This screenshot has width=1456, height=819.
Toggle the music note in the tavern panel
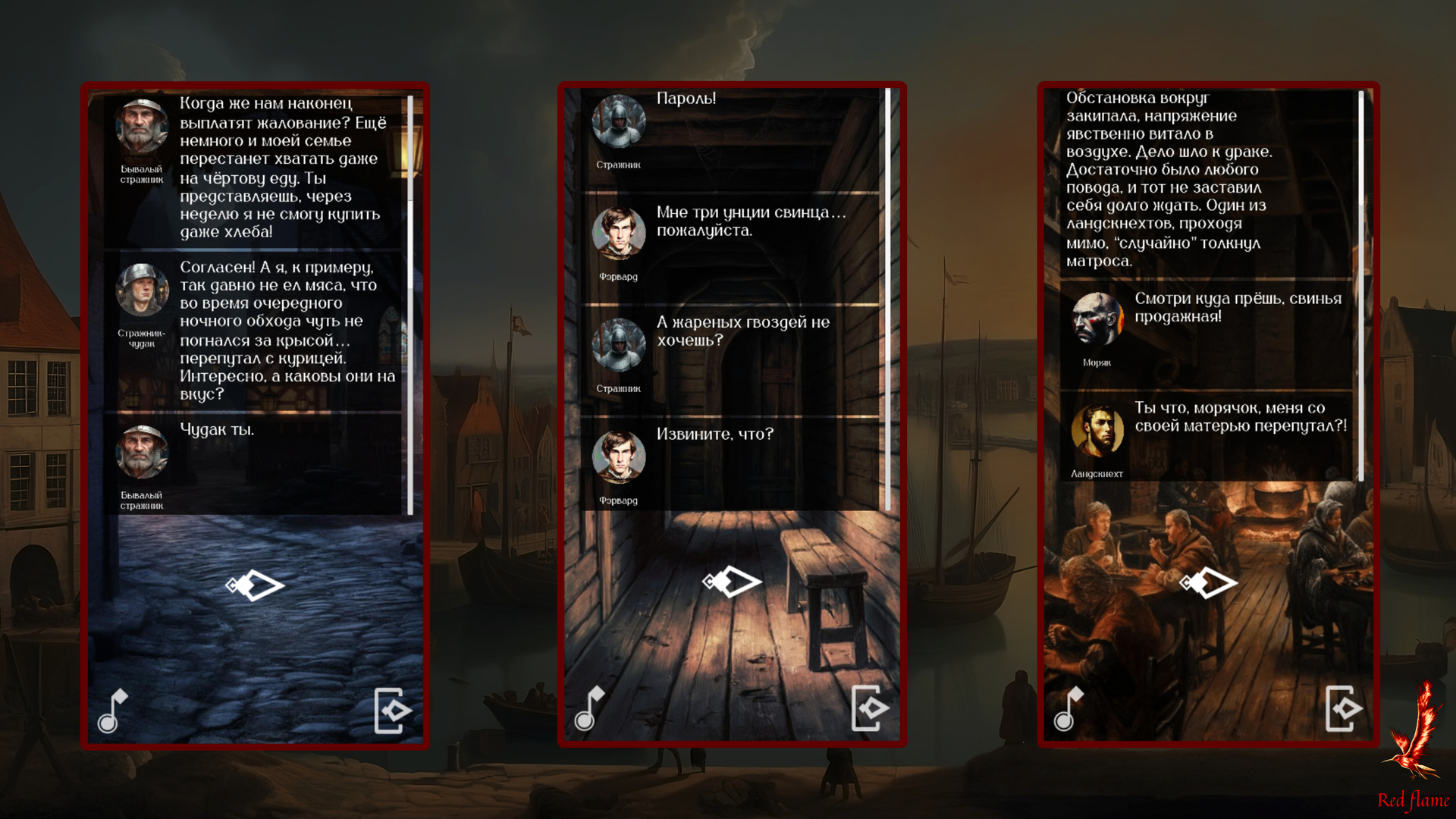click(1068, 708)
